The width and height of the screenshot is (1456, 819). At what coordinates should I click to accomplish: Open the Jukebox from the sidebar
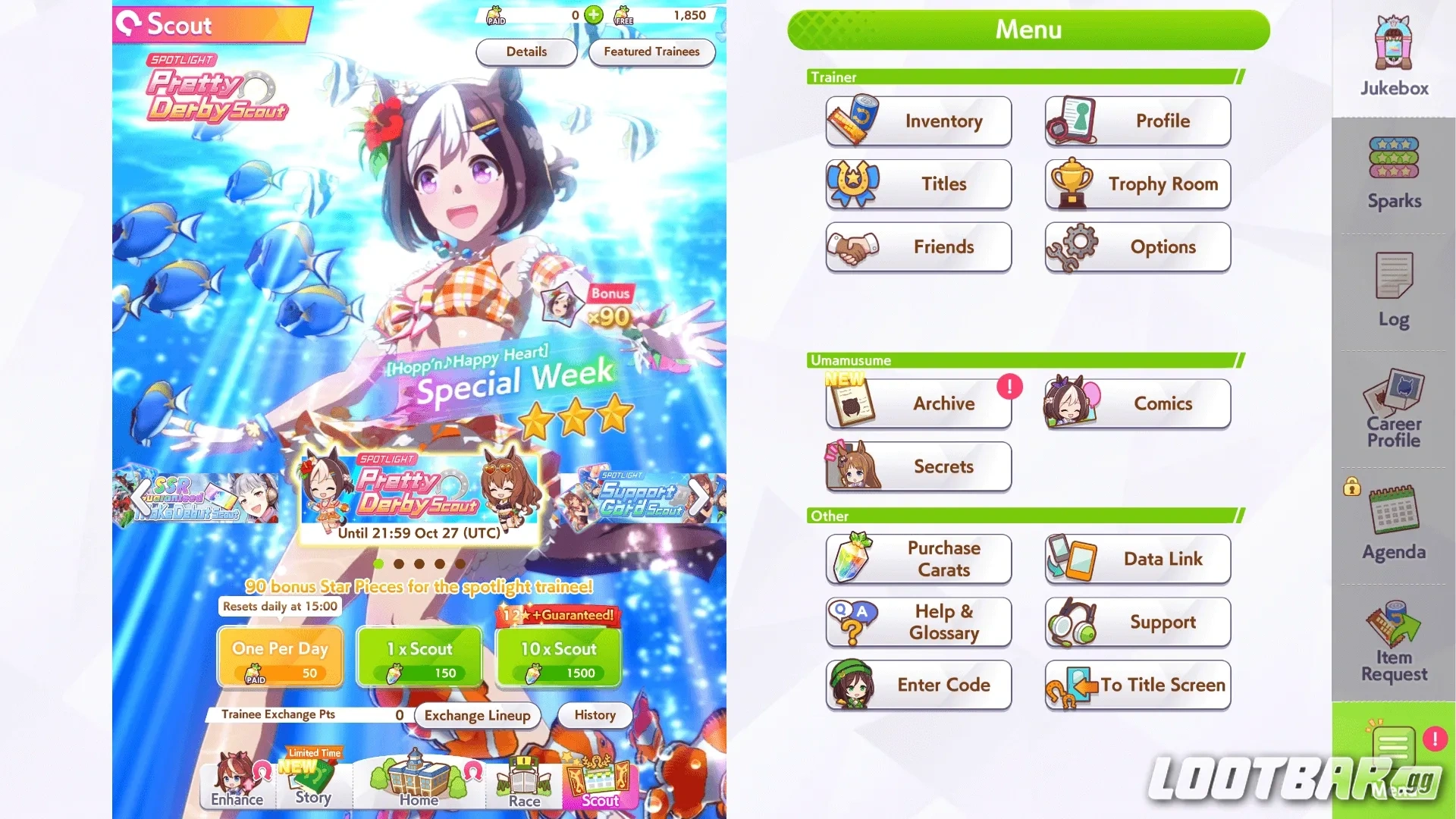1392,53
